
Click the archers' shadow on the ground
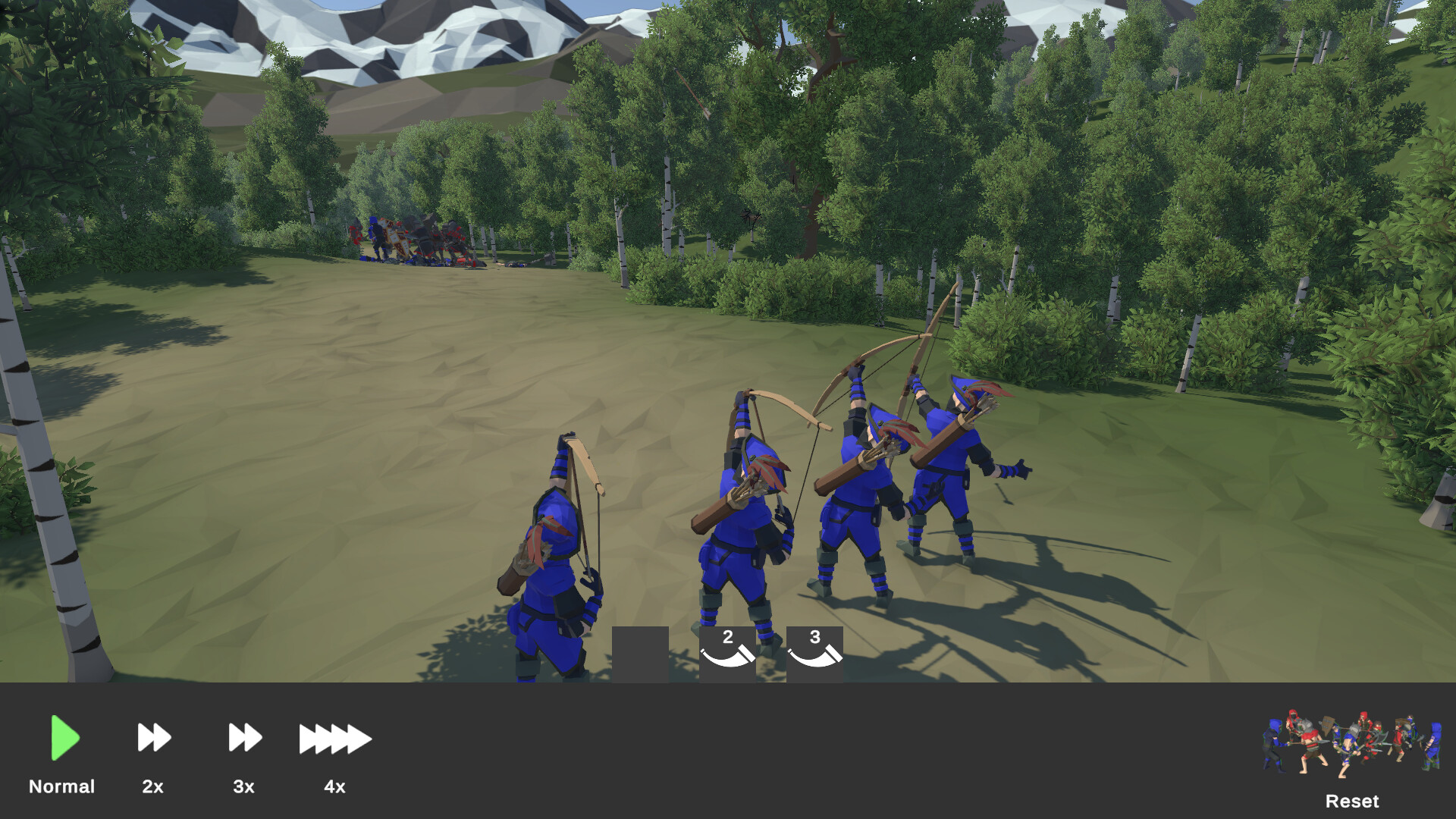coord(1062,599)
